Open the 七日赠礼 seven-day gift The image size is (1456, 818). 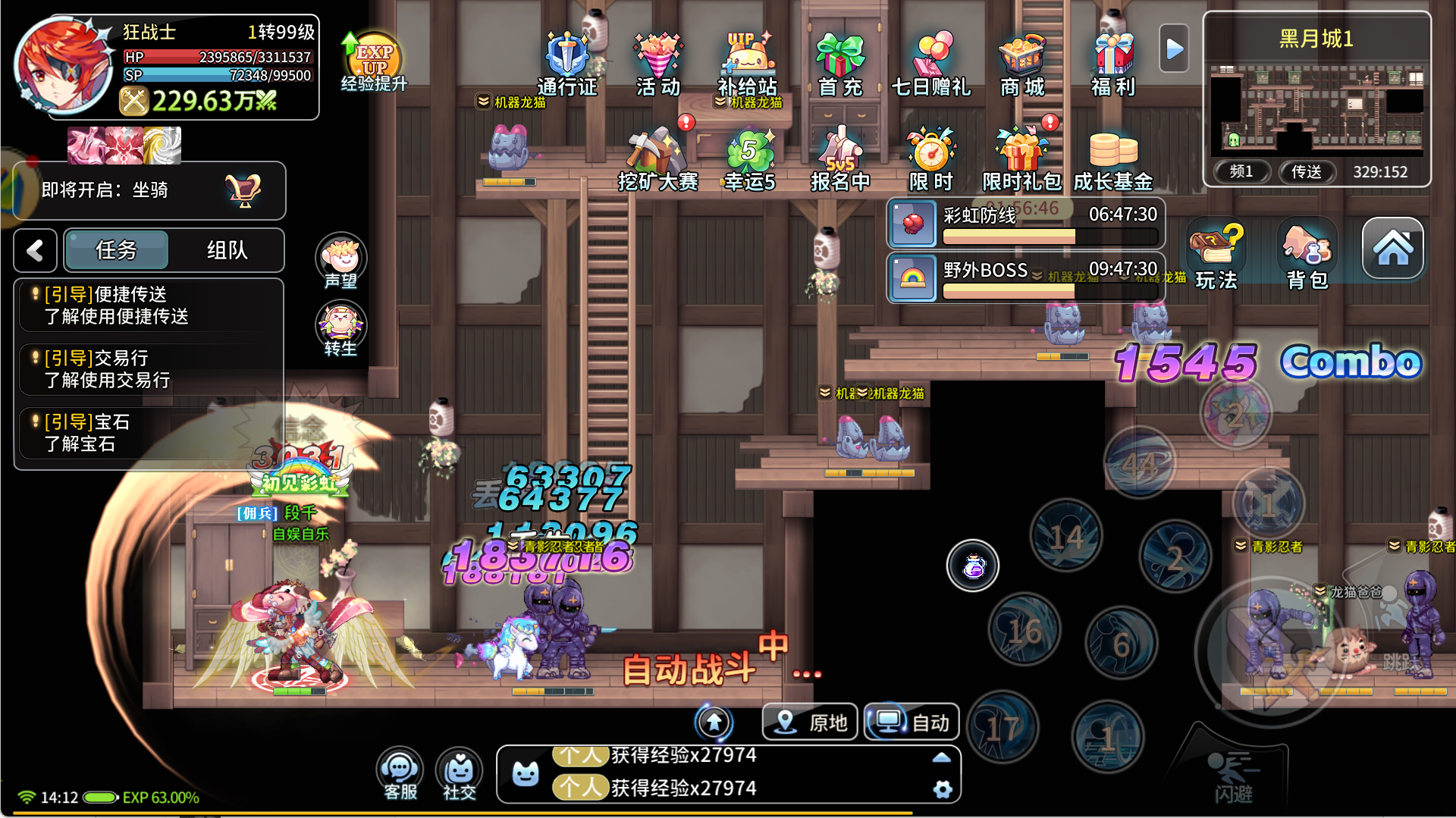pos(931,63)
